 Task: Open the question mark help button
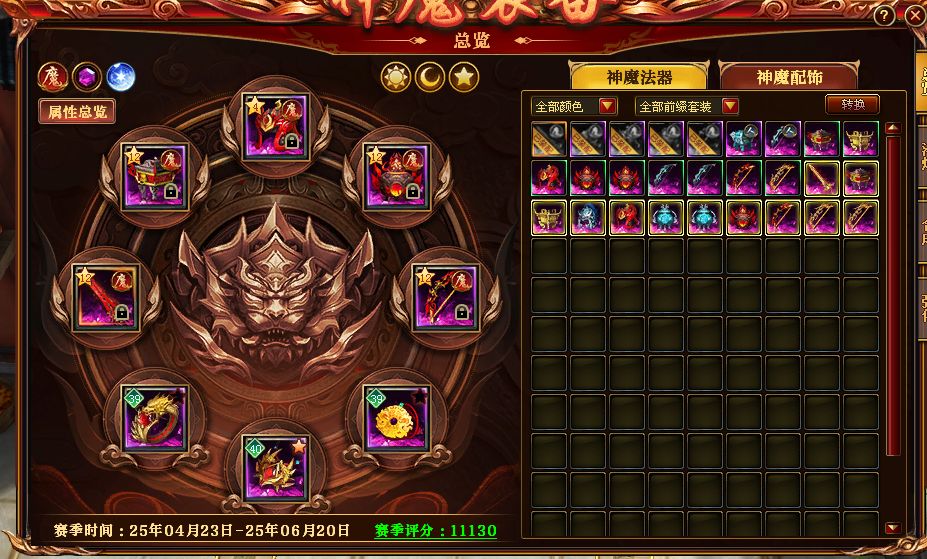(x=883, y=16)
